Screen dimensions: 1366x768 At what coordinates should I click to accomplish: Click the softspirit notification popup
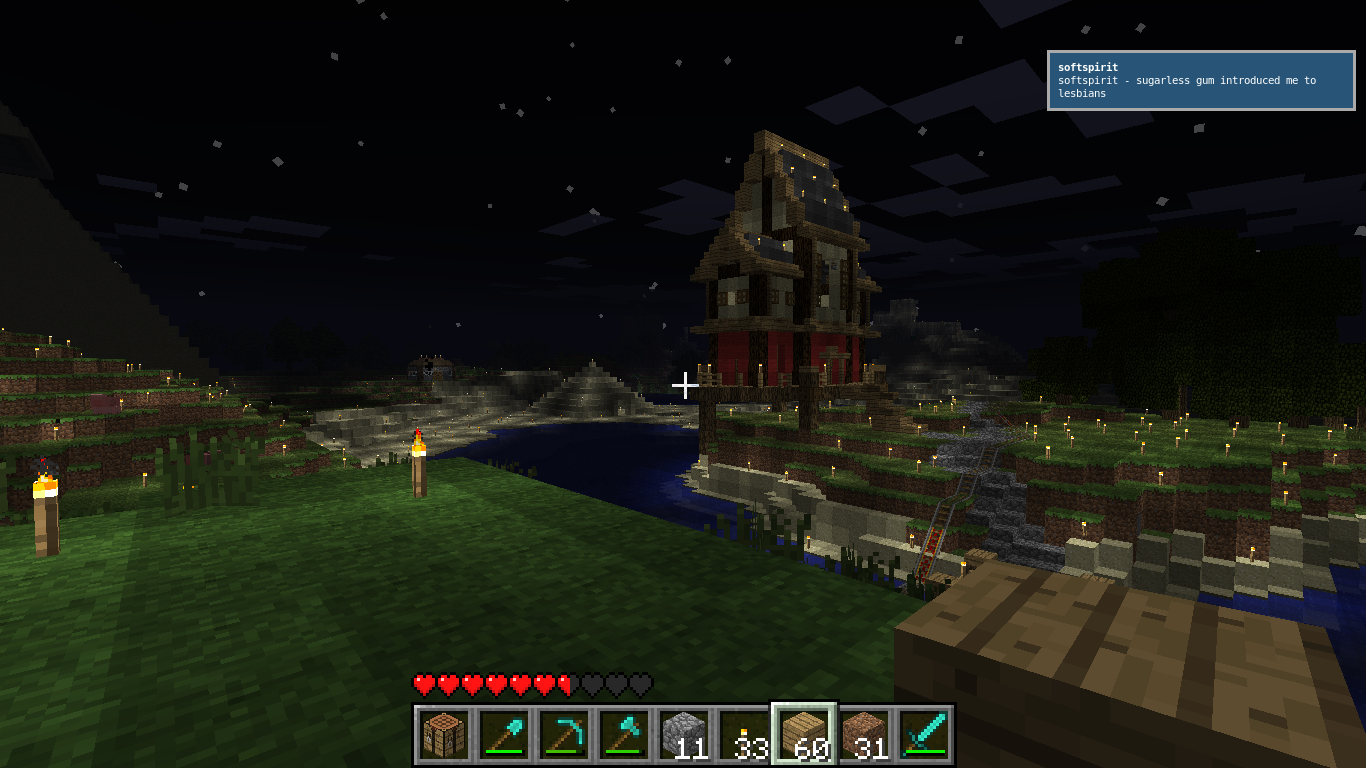point(1200,80)
